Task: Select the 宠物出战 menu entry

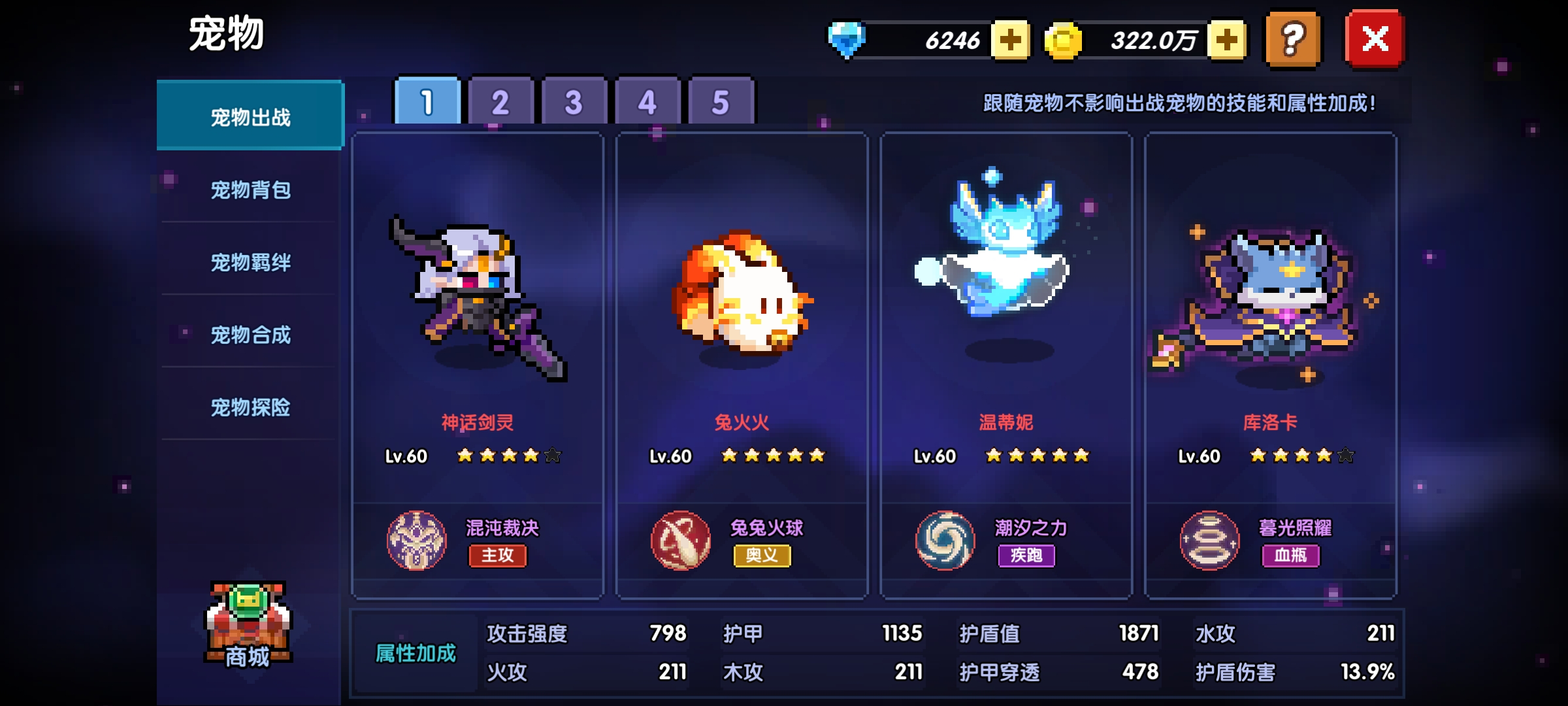Action: (250, 116)
